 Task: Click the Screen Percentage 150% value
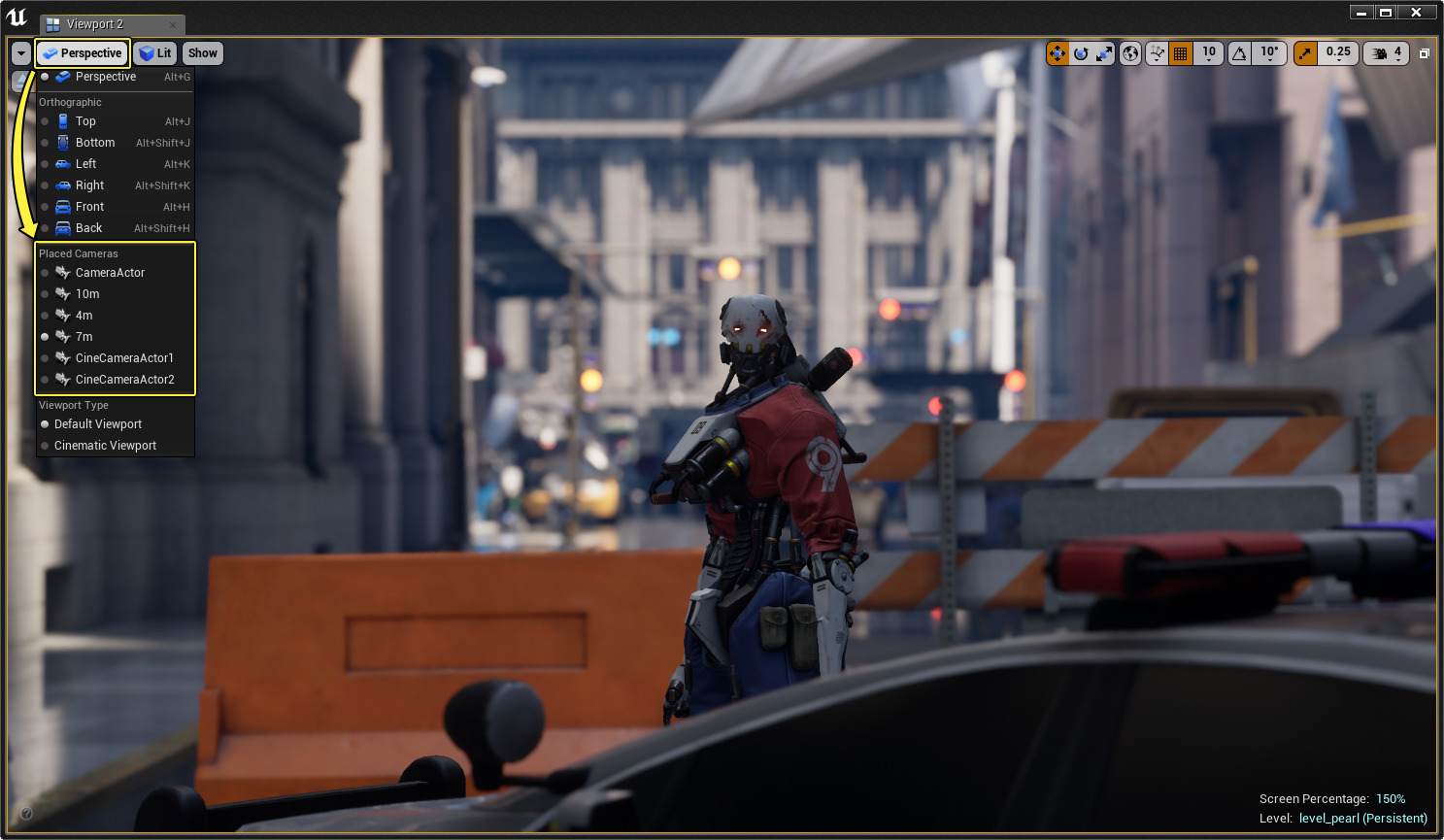point(1391,798)
